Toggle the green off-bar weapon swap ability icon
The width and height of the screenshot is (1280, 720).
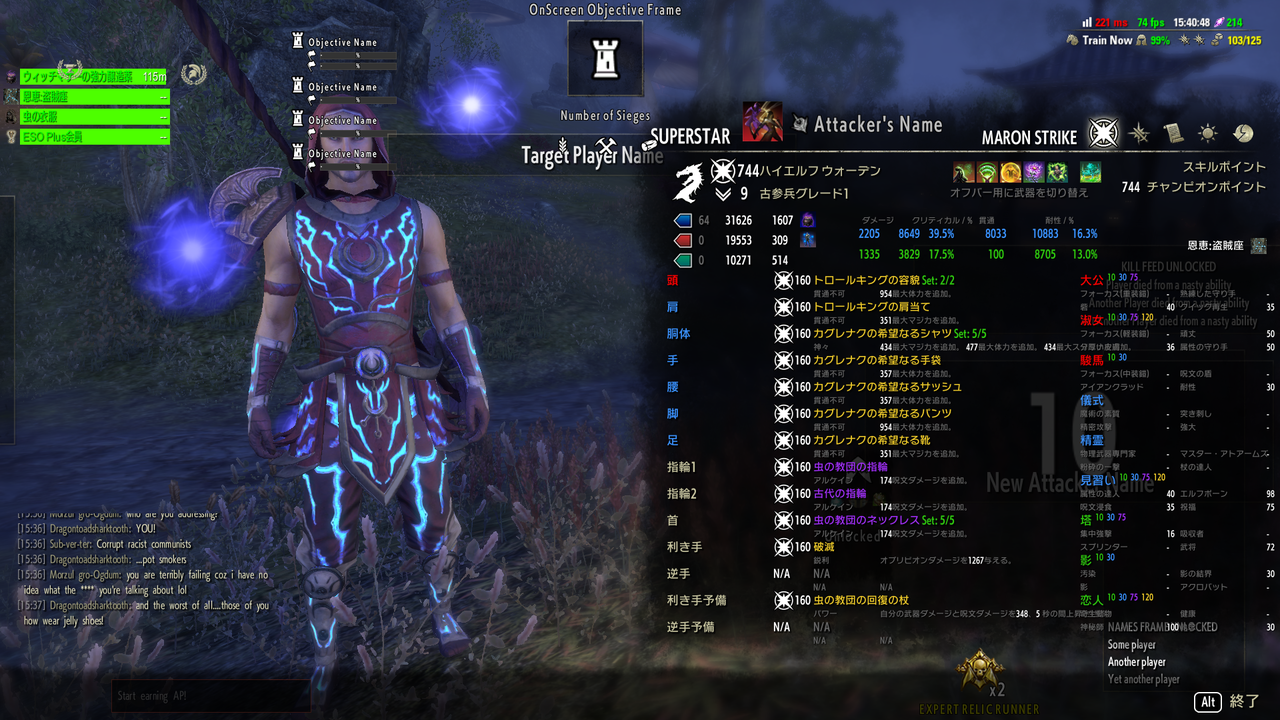[1090, 172]
